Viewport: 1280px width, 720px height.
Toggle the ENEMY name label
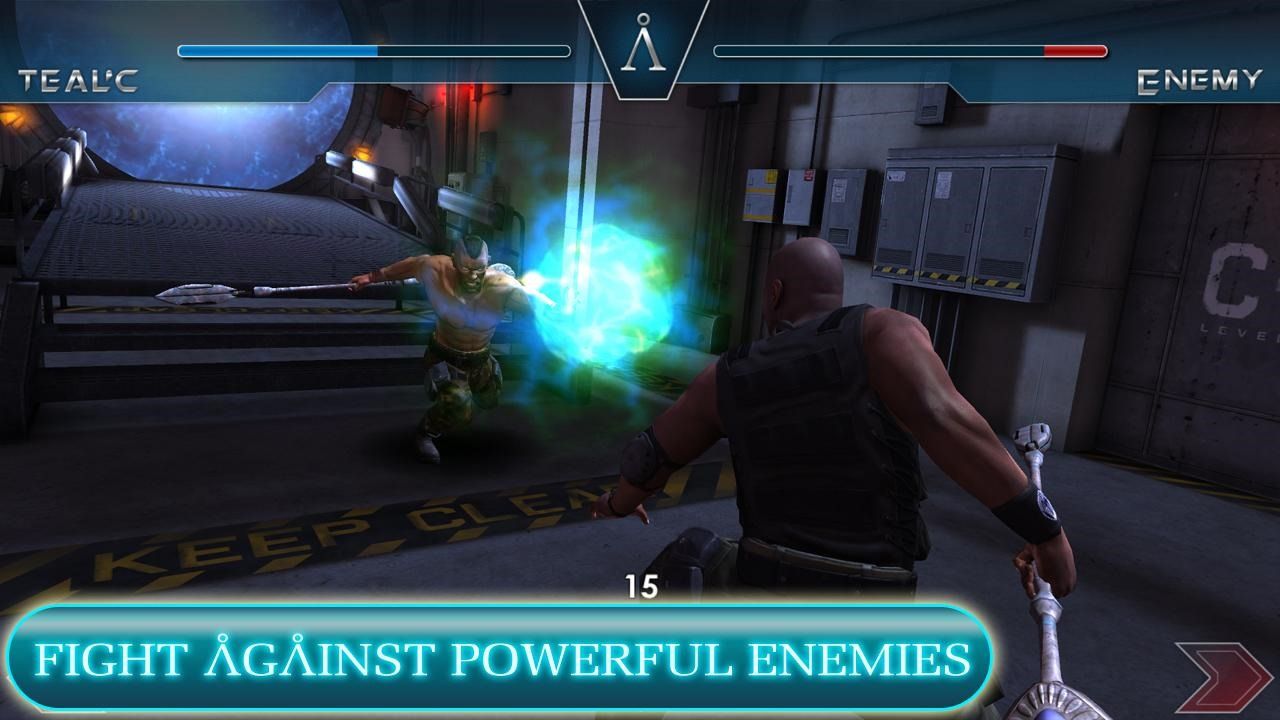coord(1200,82)
